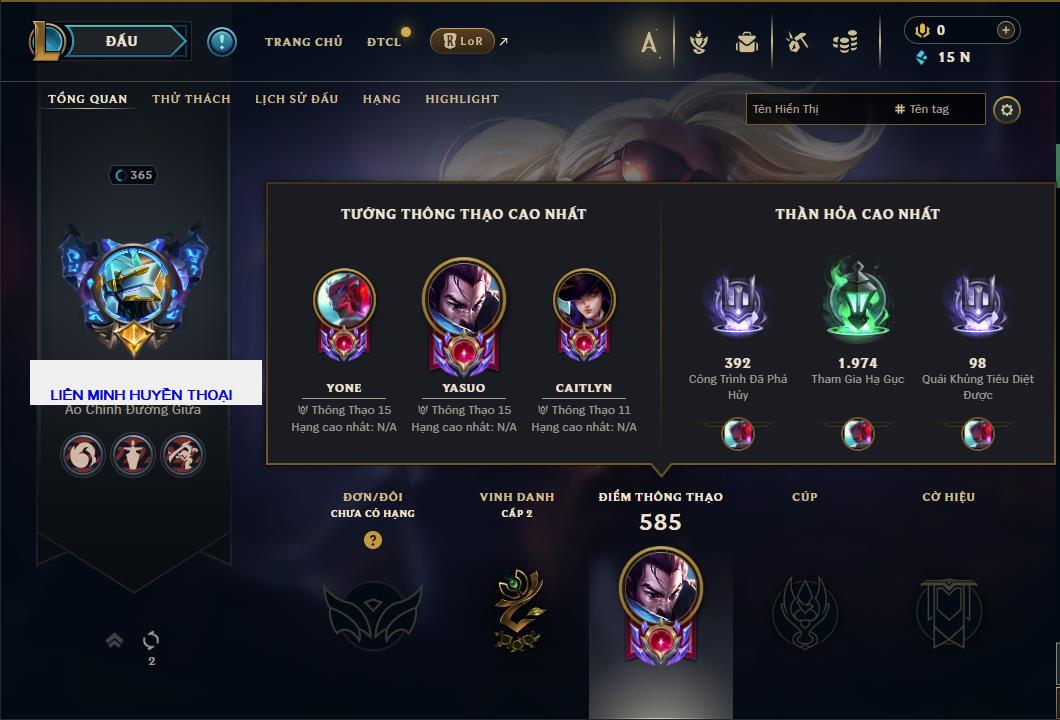Click the blue exclamation alert icon
The image size is (1060, 720).
coord(222,42)
